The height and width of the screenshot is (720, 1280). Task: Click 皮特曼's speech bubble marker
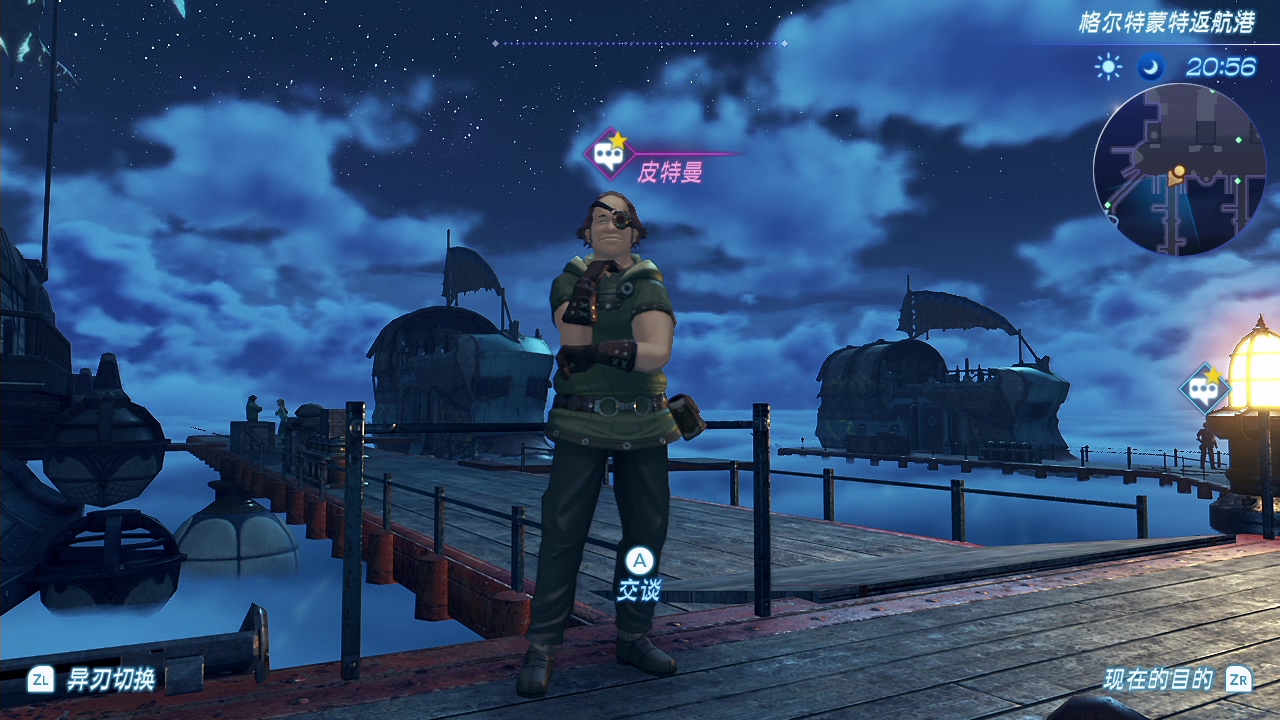click(x=606, y=154)
